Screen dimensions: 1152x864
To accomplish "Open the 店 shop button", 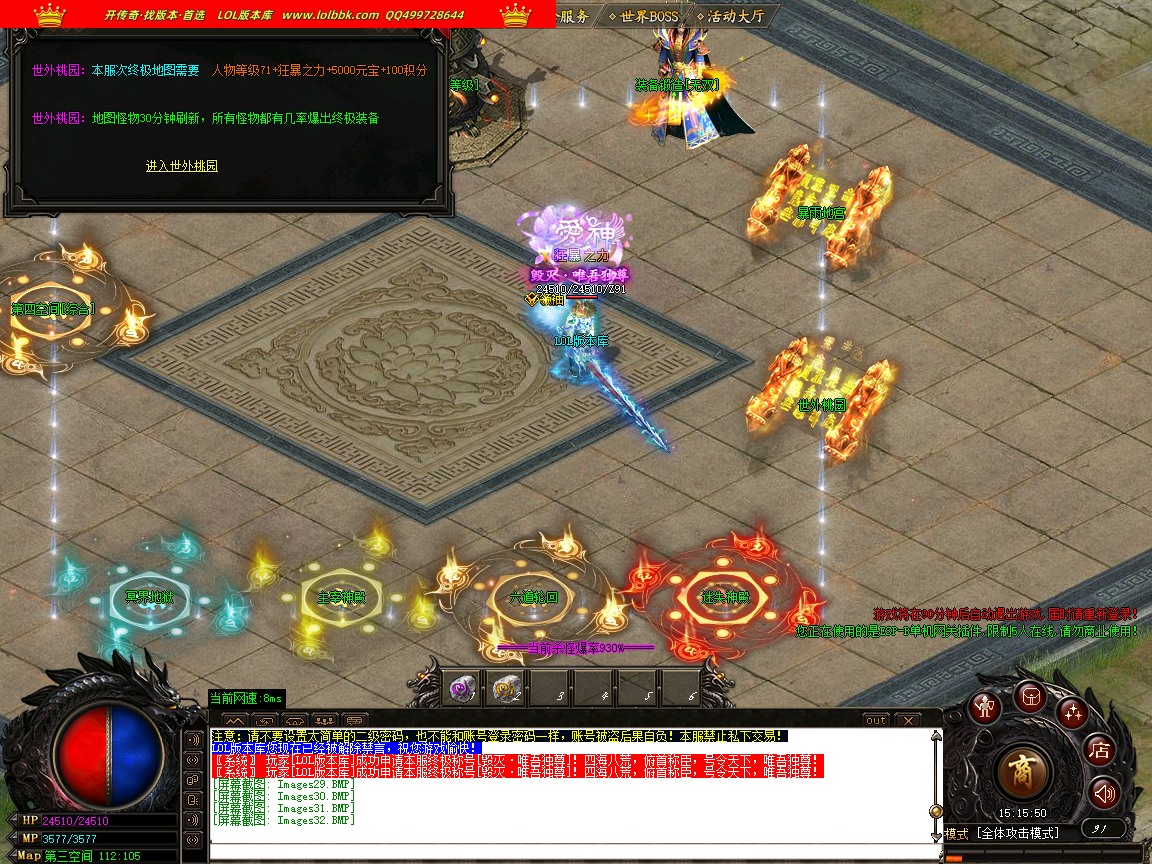I will click(1100, 749).
